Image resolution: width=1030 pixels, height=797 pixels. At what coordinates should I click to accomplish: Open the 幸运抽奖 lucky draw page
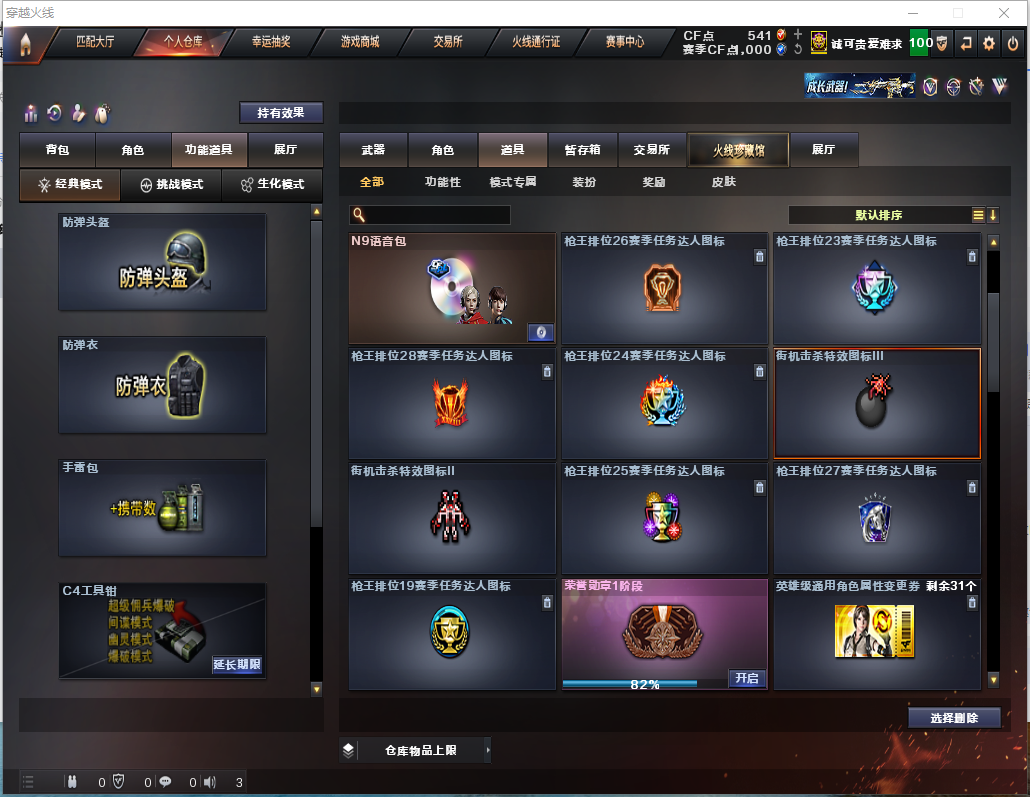coord(271,42)
